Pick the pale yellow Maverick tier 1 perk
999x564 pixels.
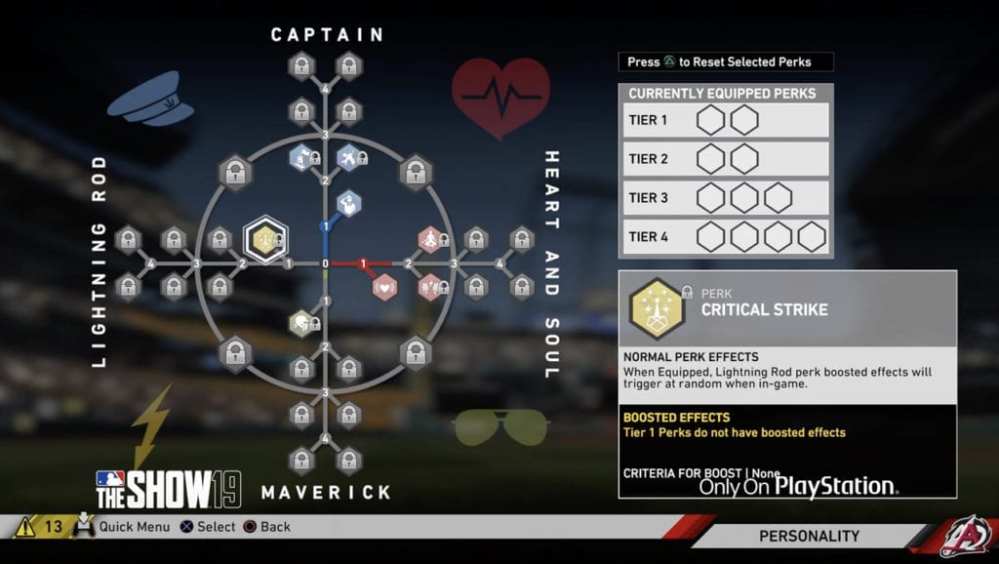coord(301,322)
